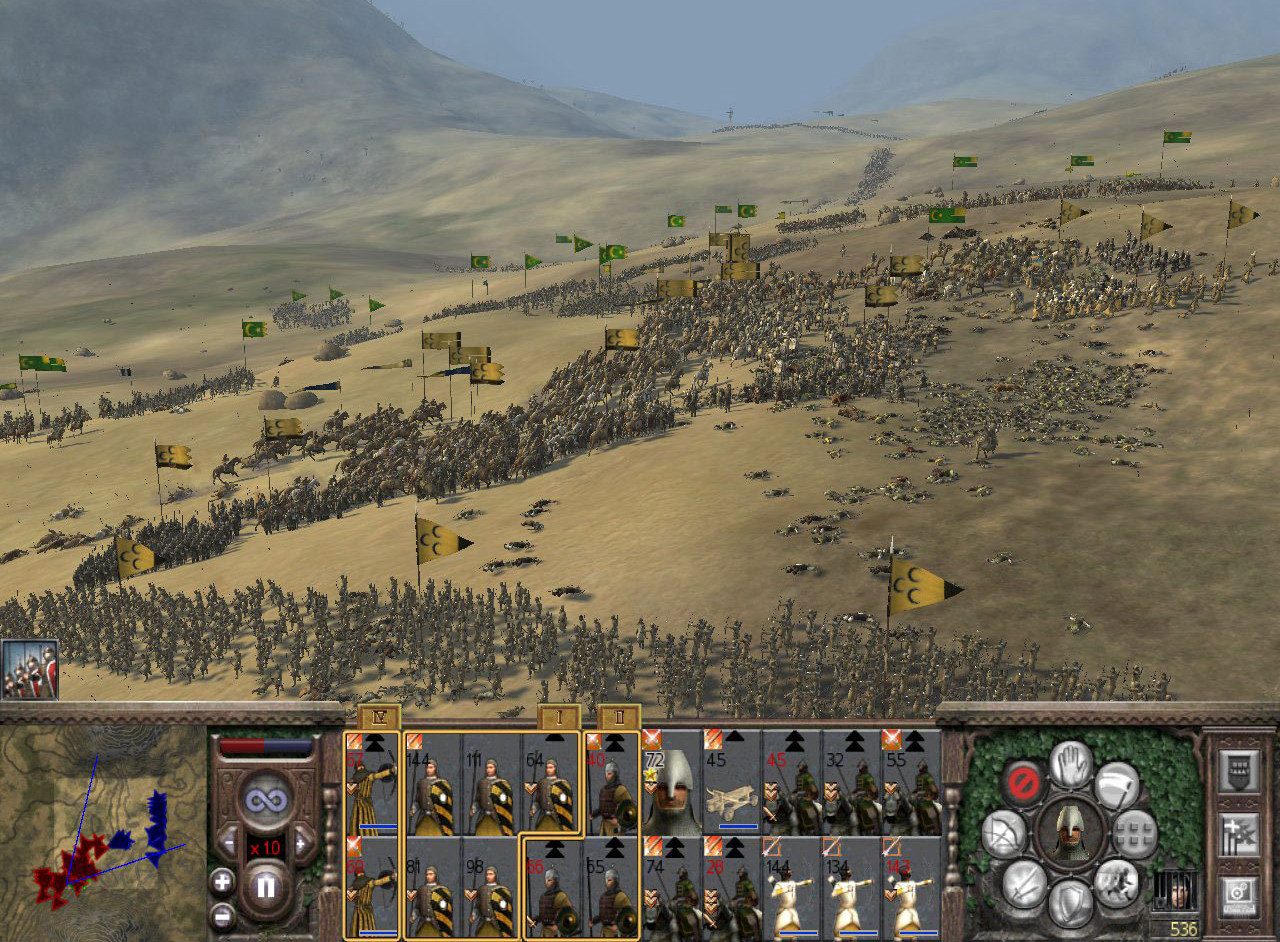Select group II tab
Viewport: 1280px width, 942px height.
tap(619, 717)
